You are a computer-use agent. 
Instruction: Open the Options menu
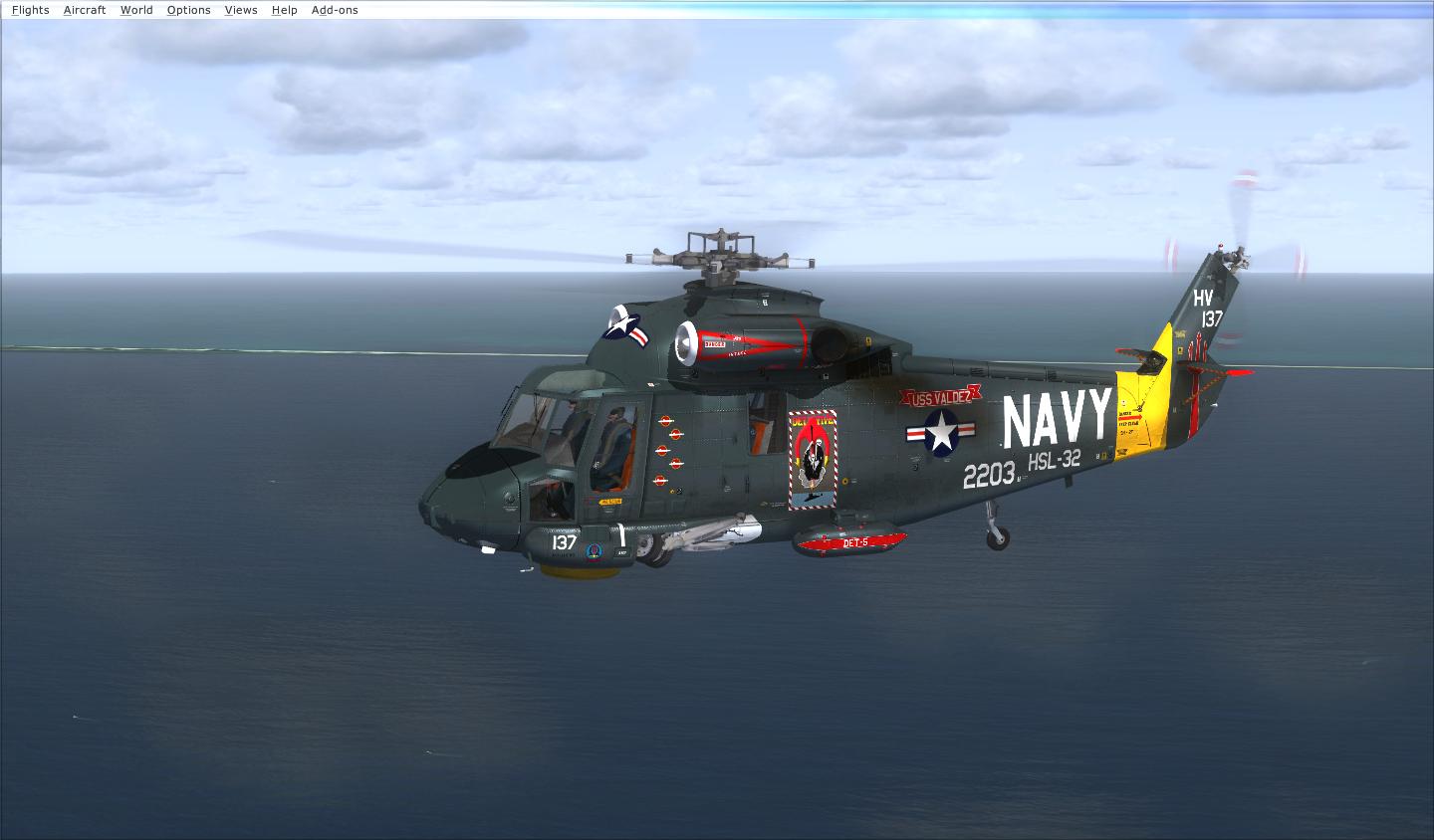(188, 9)
